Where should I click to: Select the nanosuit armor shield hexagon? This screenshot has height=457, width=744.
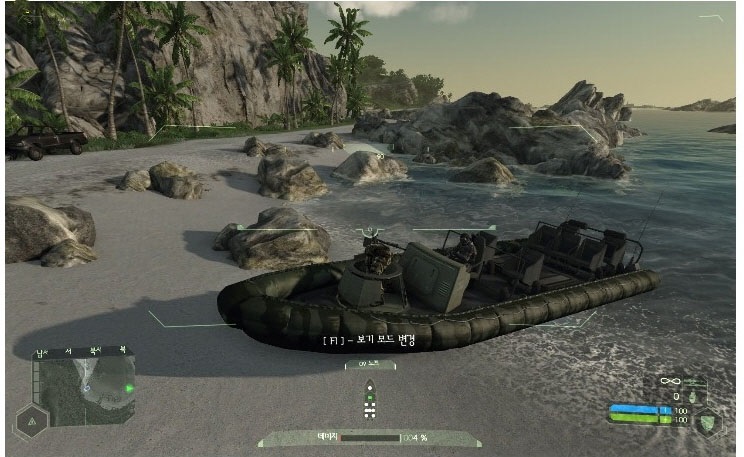(707, 420)
